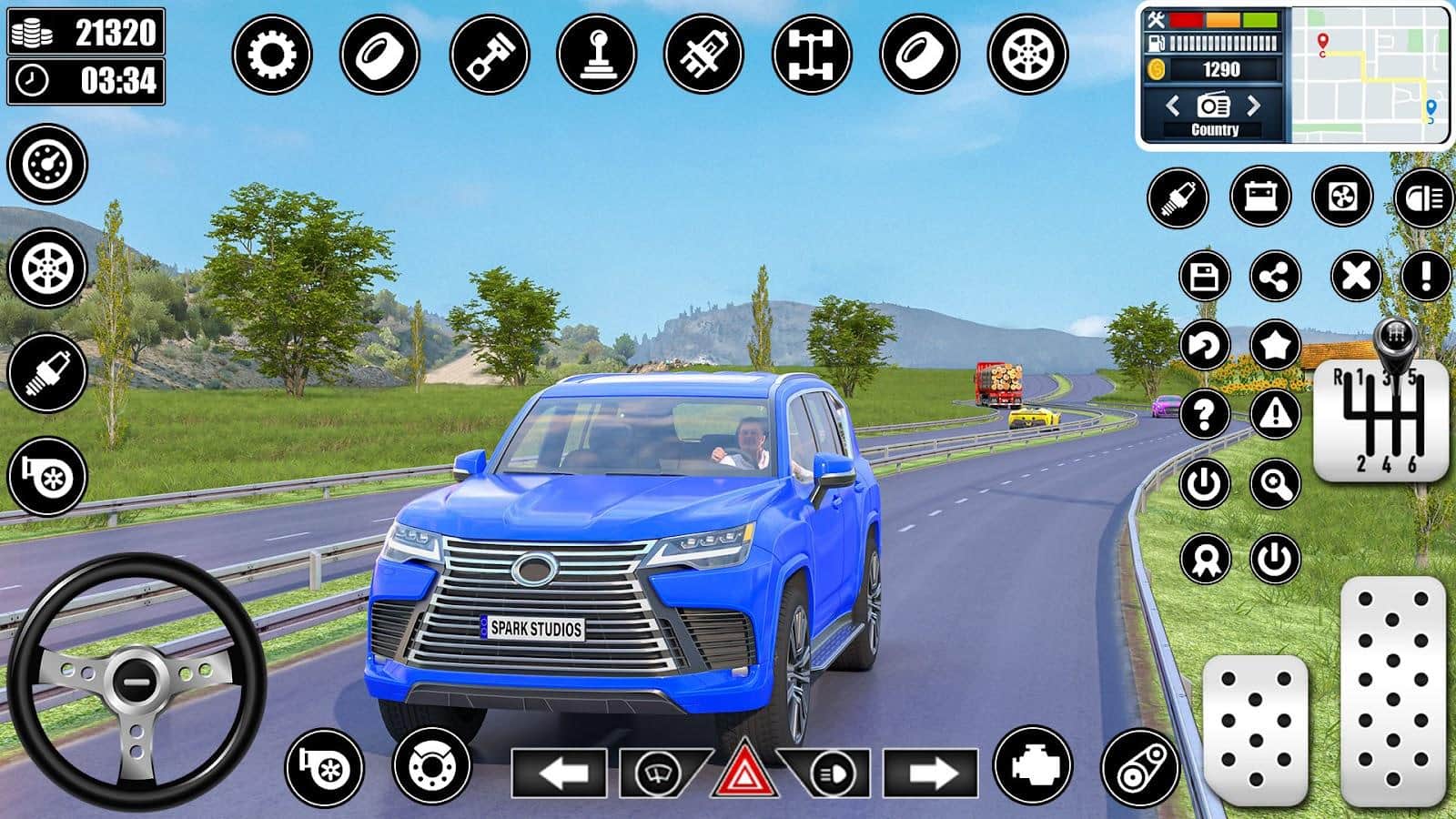Open the speedometer gauge icon
Image resolution: width=1456 pixels, height=819 pixels.
47,164
